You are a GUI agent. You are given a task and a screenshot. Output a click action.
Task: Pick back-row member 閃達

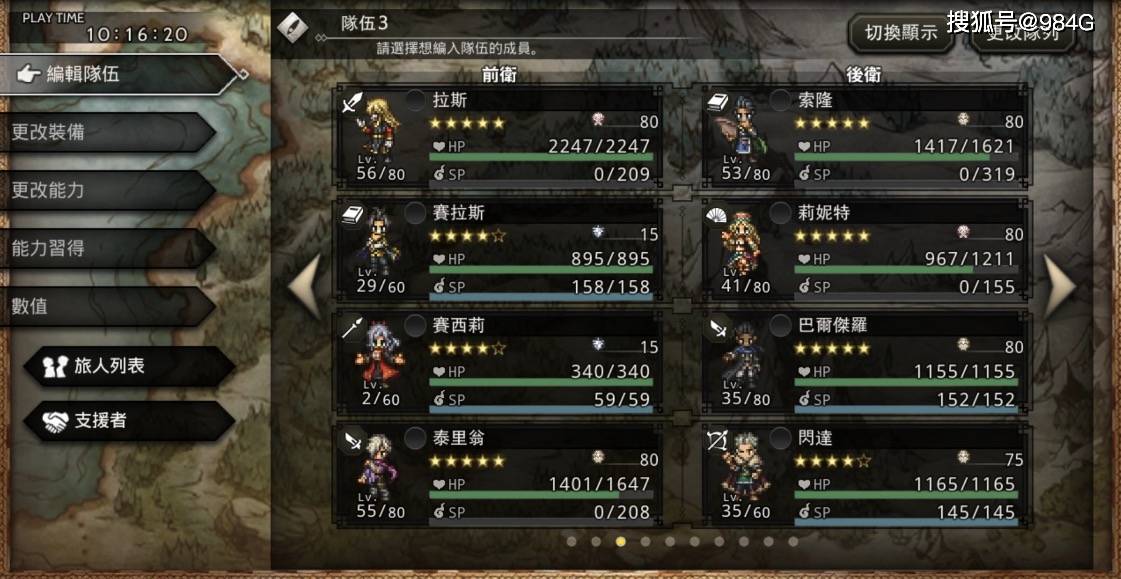[x=865, y=474]
